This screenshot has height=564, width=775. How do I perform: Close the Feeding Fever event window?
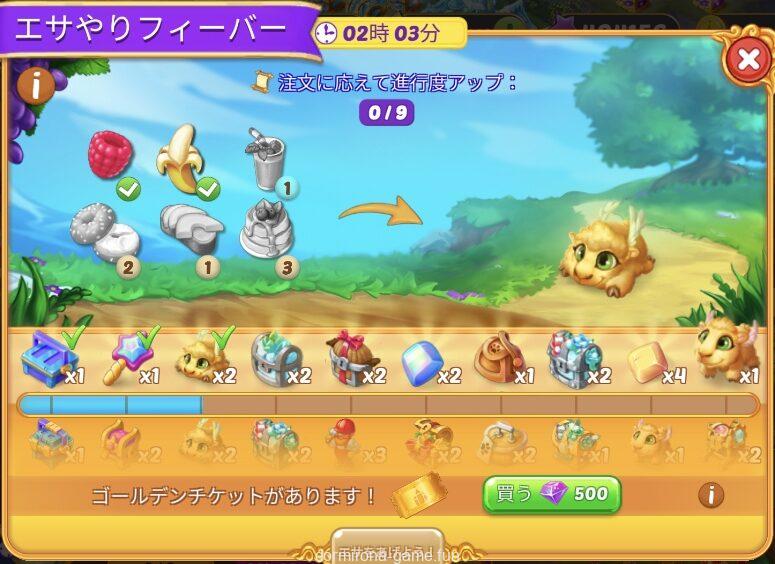747,61
